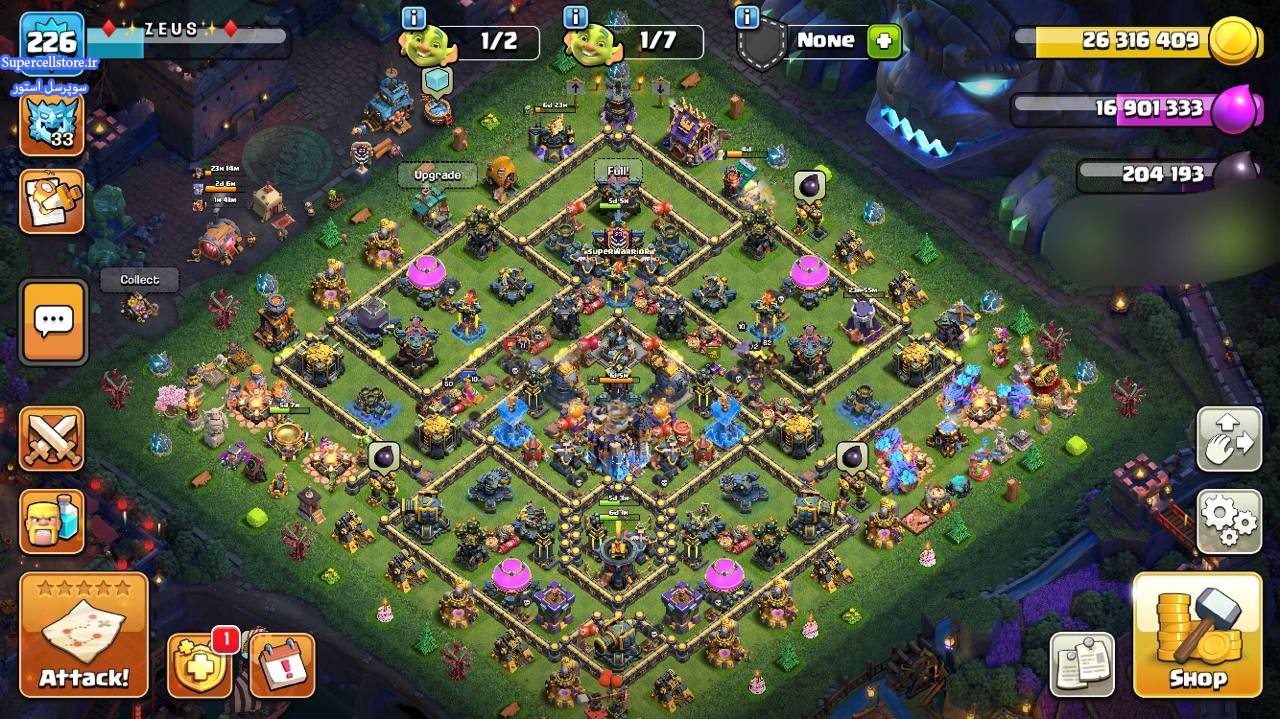The height and width of the screenshot is (719, 1280).
Task: Tap the Collect bubble
Action: click(x=139, y=280)
